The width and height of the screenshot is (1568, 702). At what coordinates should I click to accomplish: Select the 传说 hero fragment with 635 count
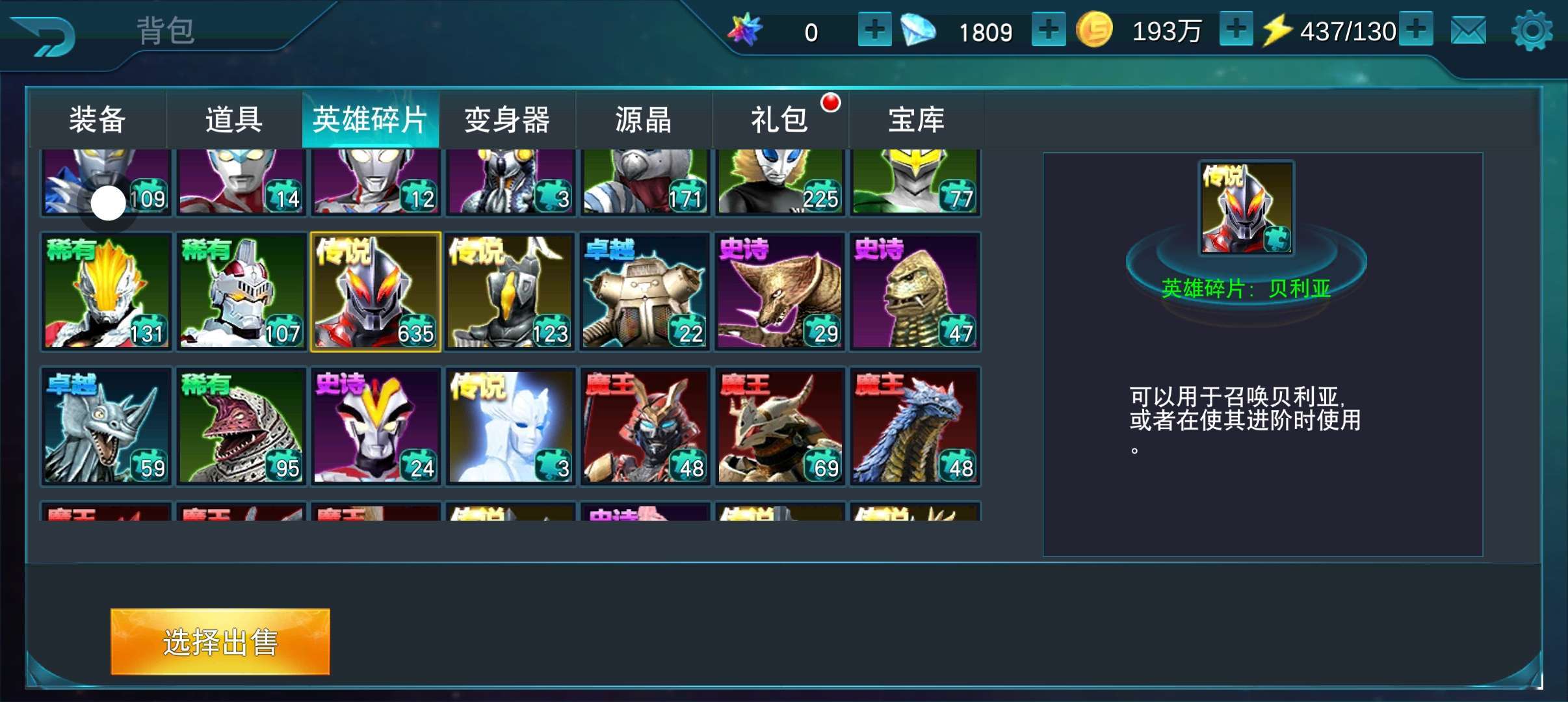click(376, 292)
